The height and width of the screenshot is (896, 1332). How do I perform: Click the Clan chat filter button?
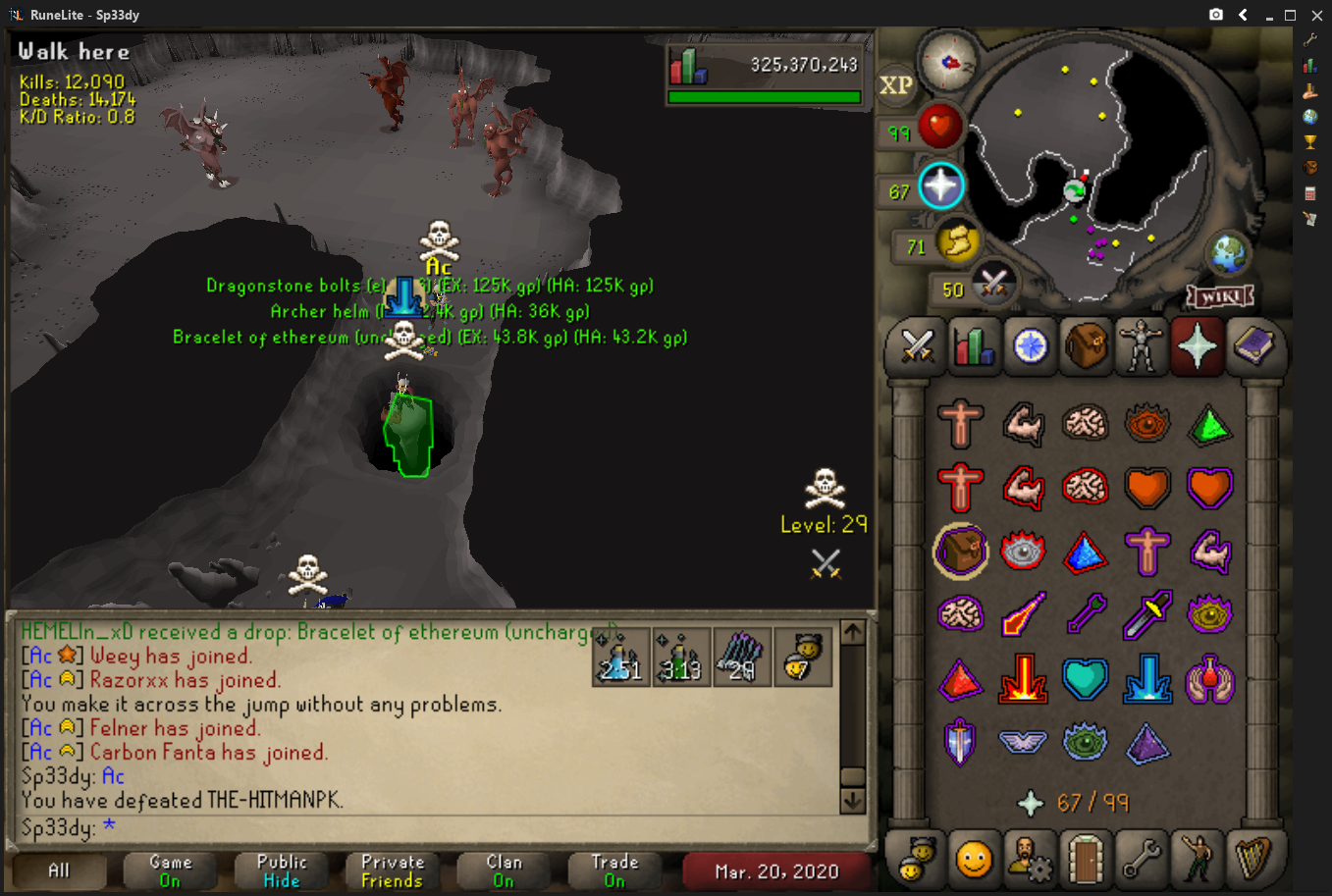(504, 870)
